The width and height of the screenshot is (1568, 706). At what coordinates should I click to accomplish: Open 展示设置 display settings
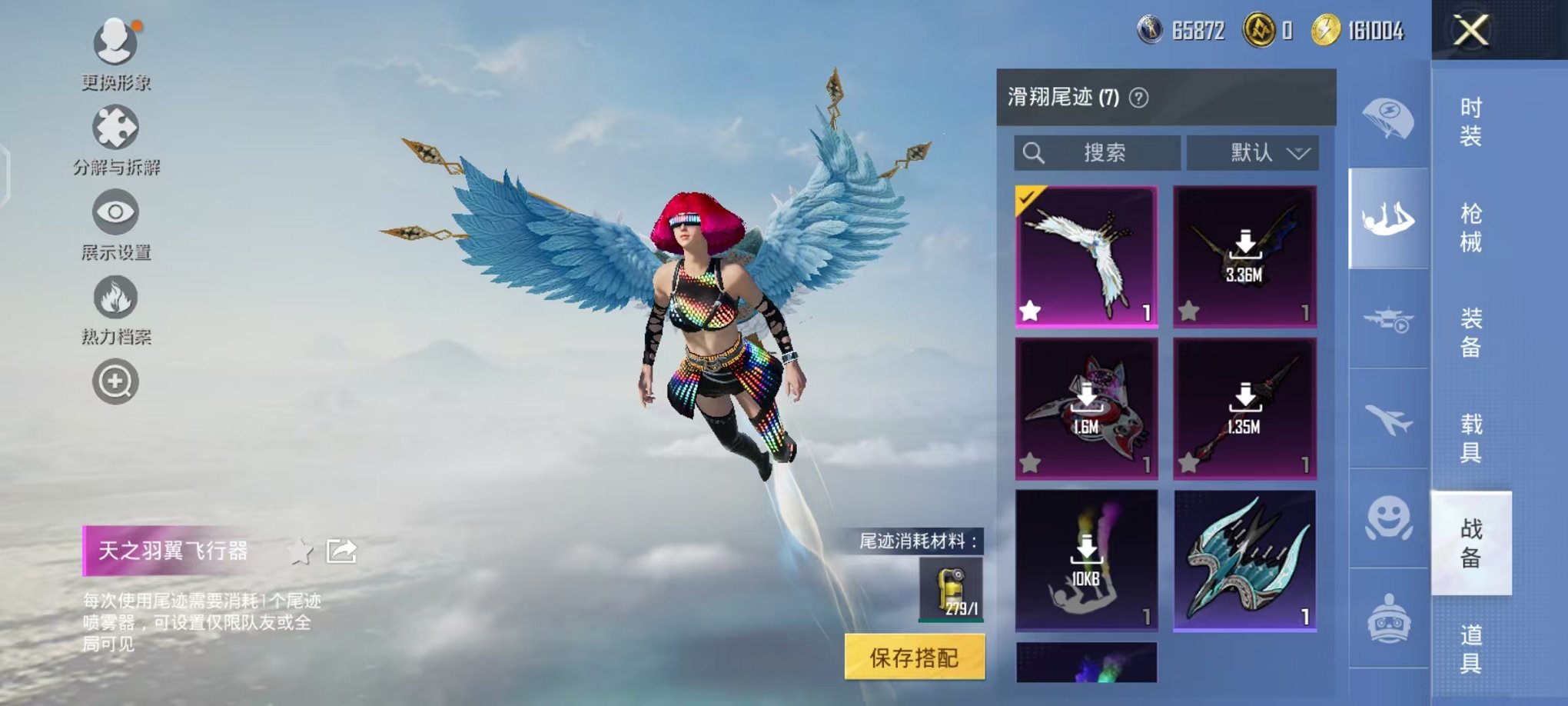pyautogui.click(x=114, y=215)
